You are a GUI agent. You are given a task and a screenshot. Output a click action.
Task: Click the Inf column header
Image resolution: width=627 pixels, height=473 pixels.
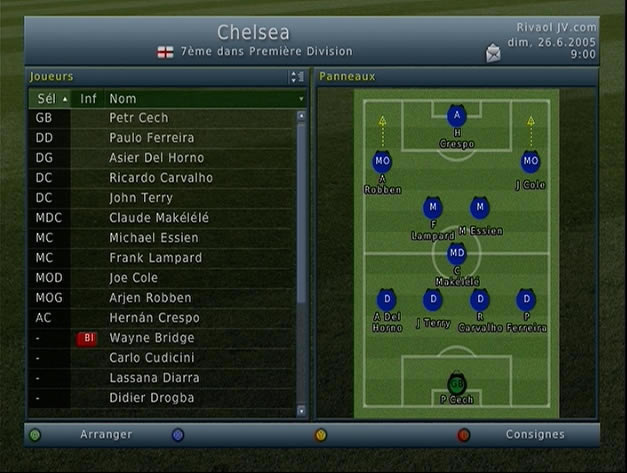tap(89, 99)
